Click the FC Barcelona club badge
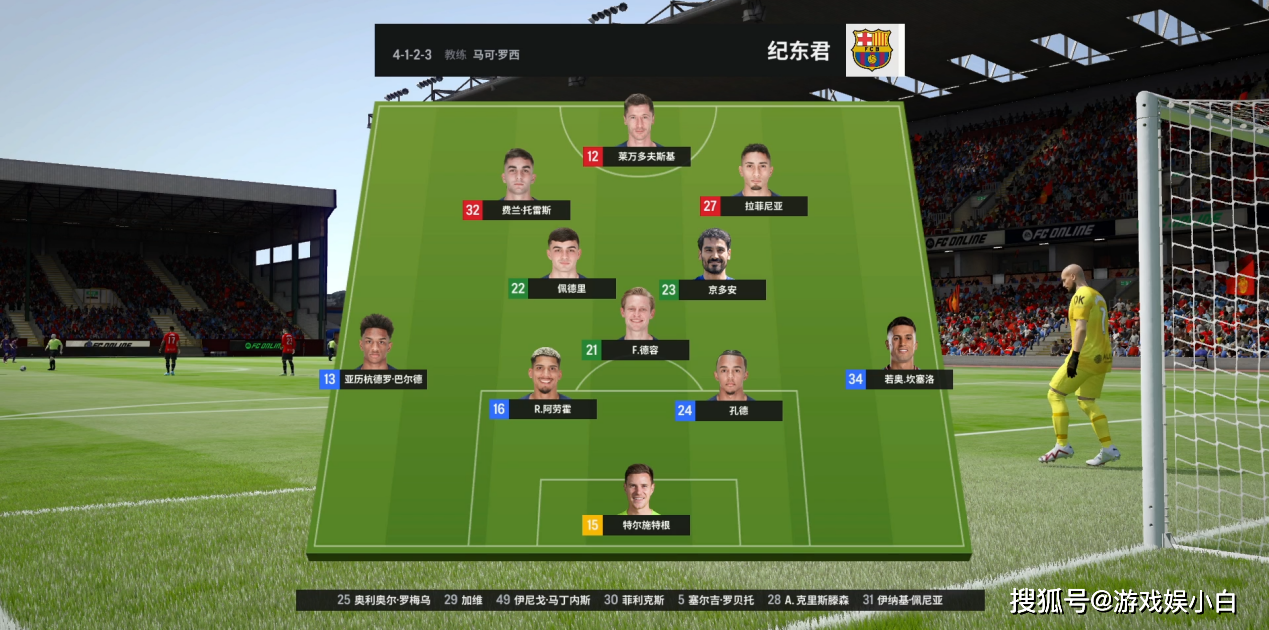The height and width of the screenshot is (630, 1269). click(875, 50)
